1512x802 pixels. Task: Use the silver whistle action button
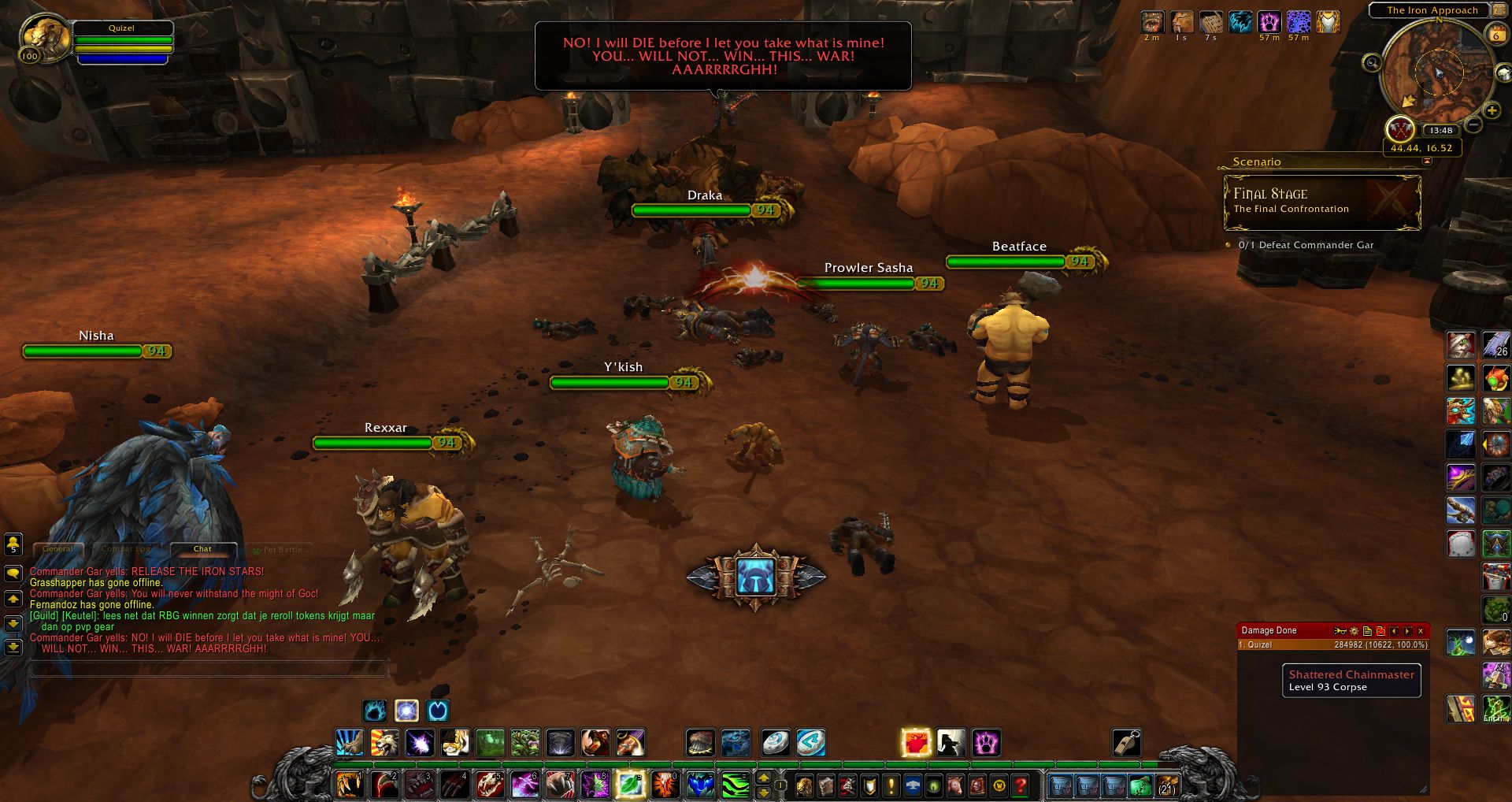[x=1126, y=742]
